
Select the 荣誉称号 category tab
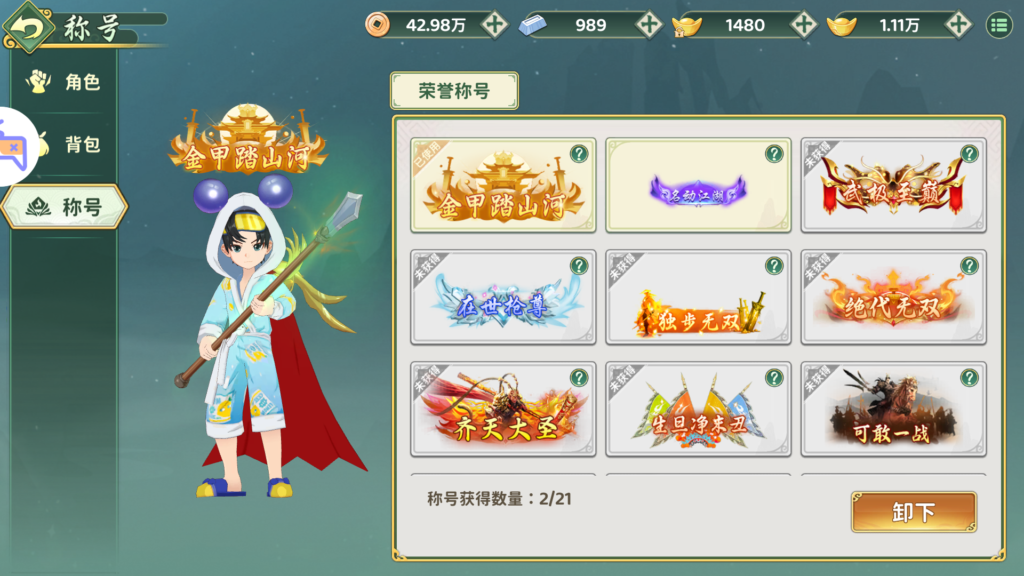[454, 91]
